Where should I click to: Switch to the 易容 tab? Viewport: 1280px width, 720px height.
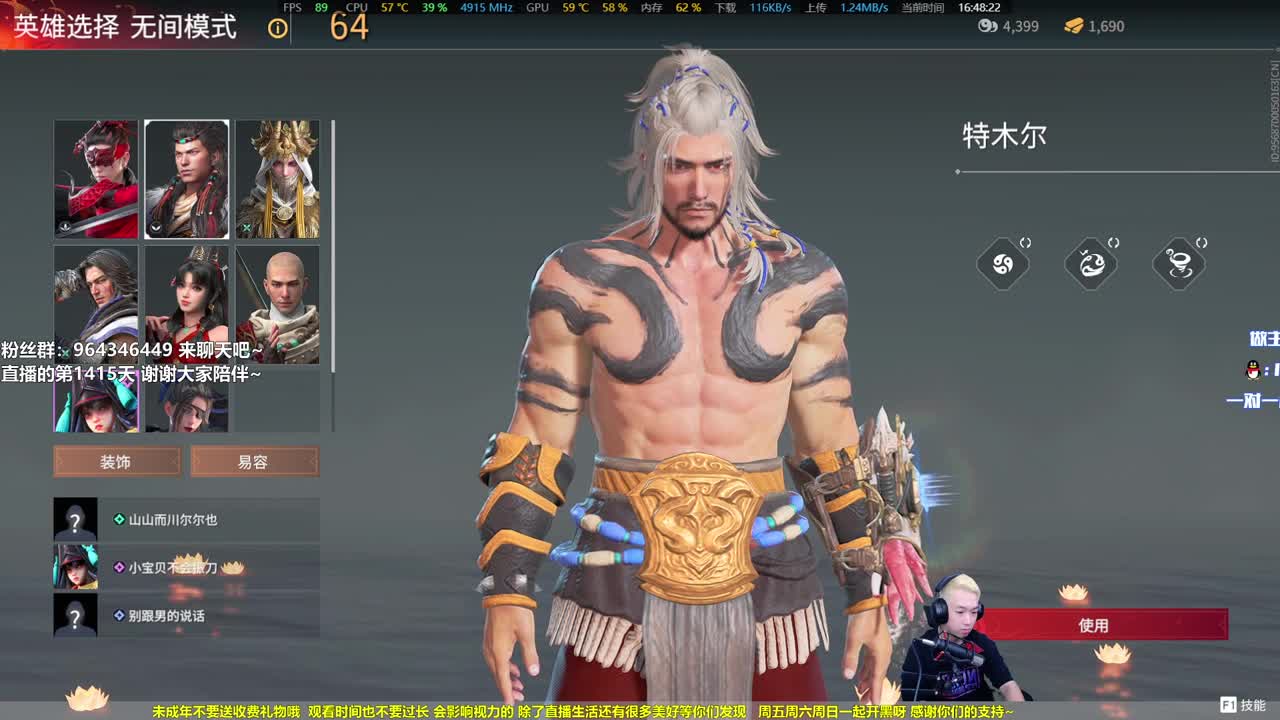coord(255,461)
